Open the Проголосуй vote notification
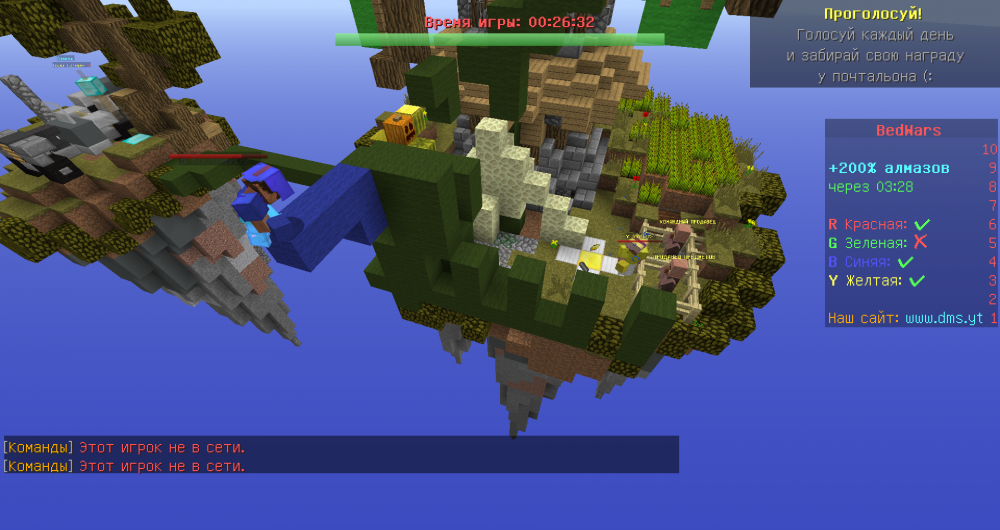 click(x=874, y=14)
